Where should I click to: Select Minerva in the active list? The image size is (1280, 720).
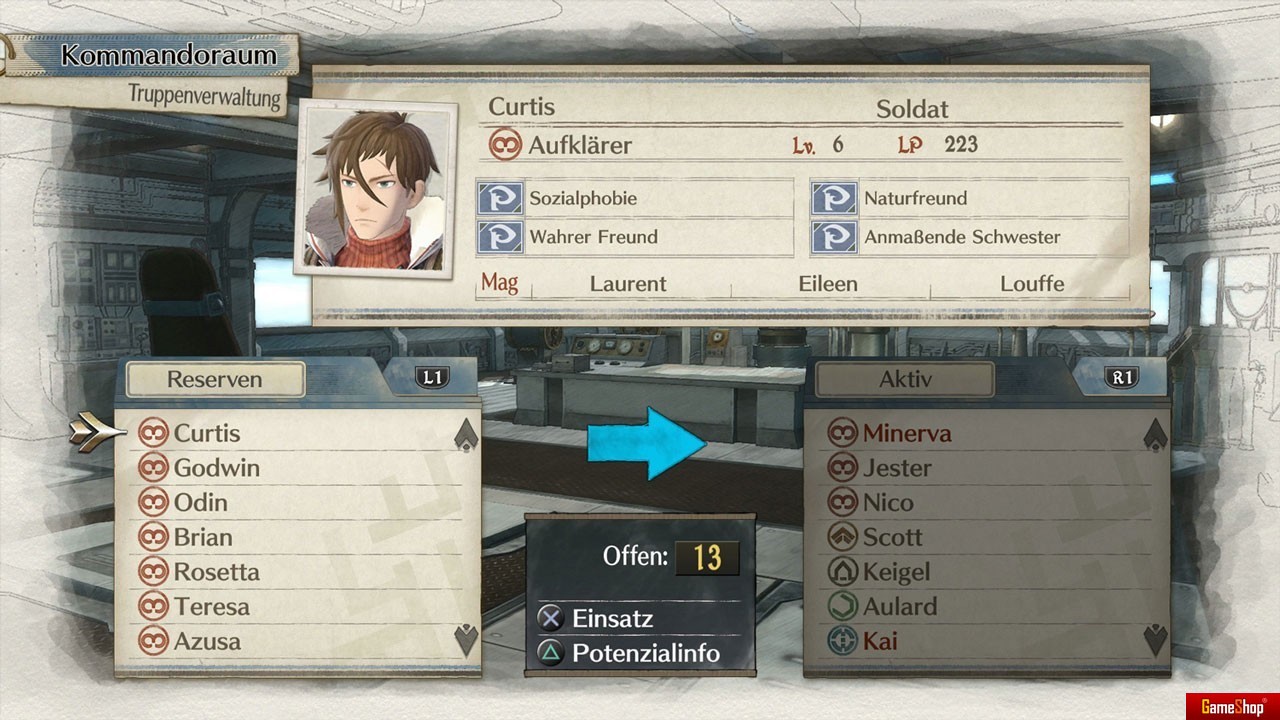906,433
